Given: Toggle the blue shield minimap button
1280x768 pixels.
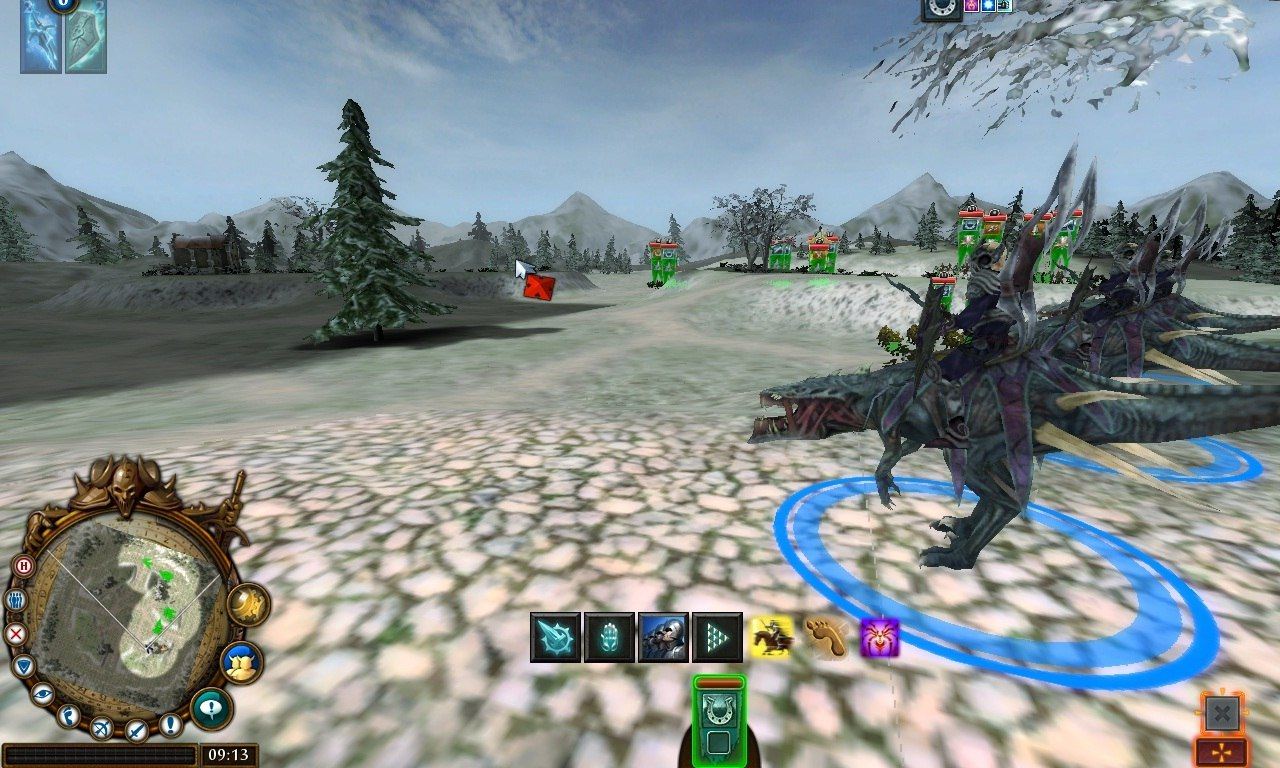Looking at the screenshot, I should point(24,666).
